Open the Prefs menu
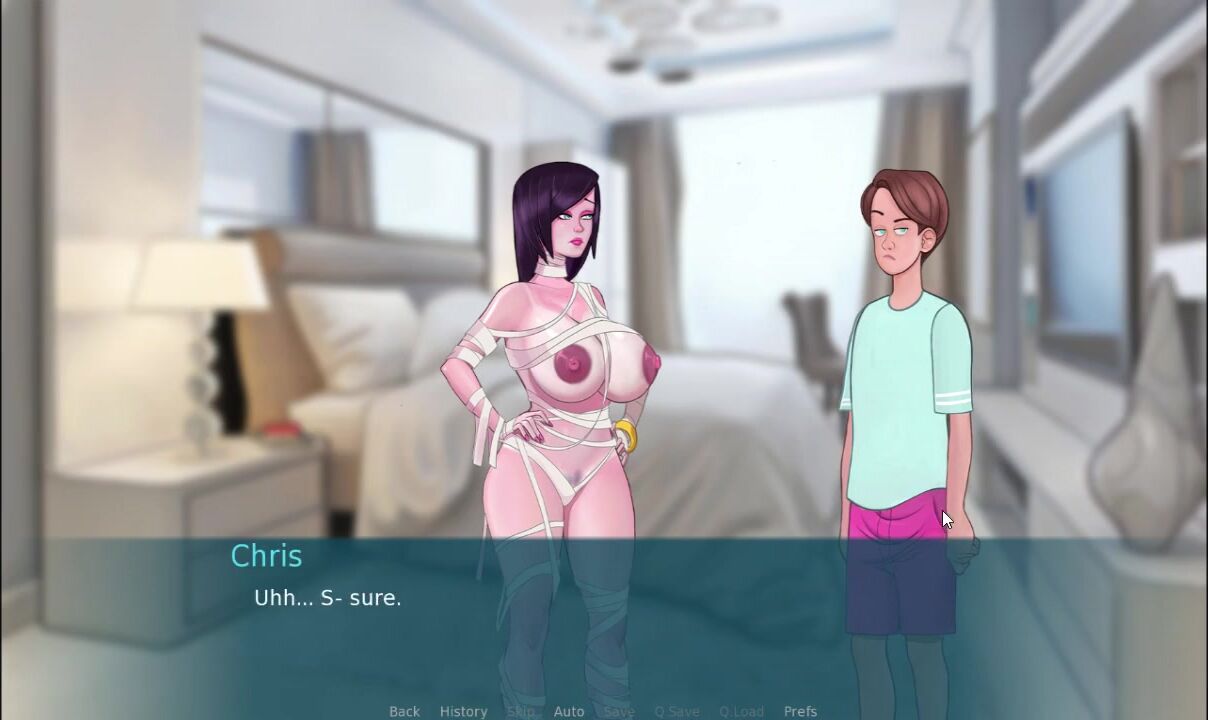This screenshot has width=1208, height=720. (x=800, y=711)
